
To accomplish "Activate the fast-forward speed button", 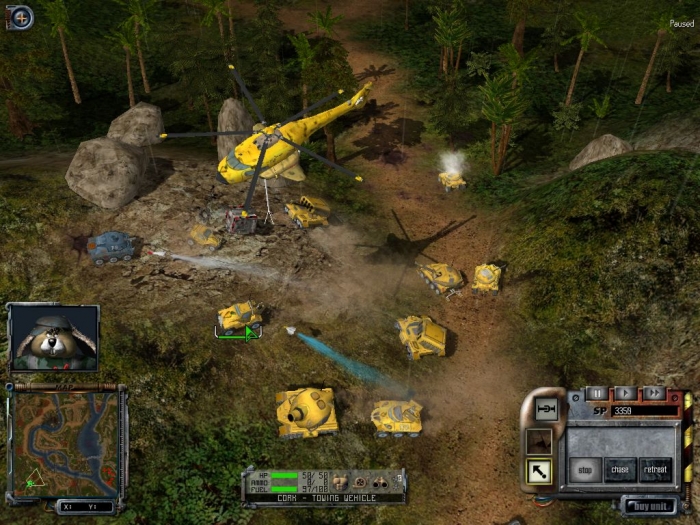I will [653, 393].
